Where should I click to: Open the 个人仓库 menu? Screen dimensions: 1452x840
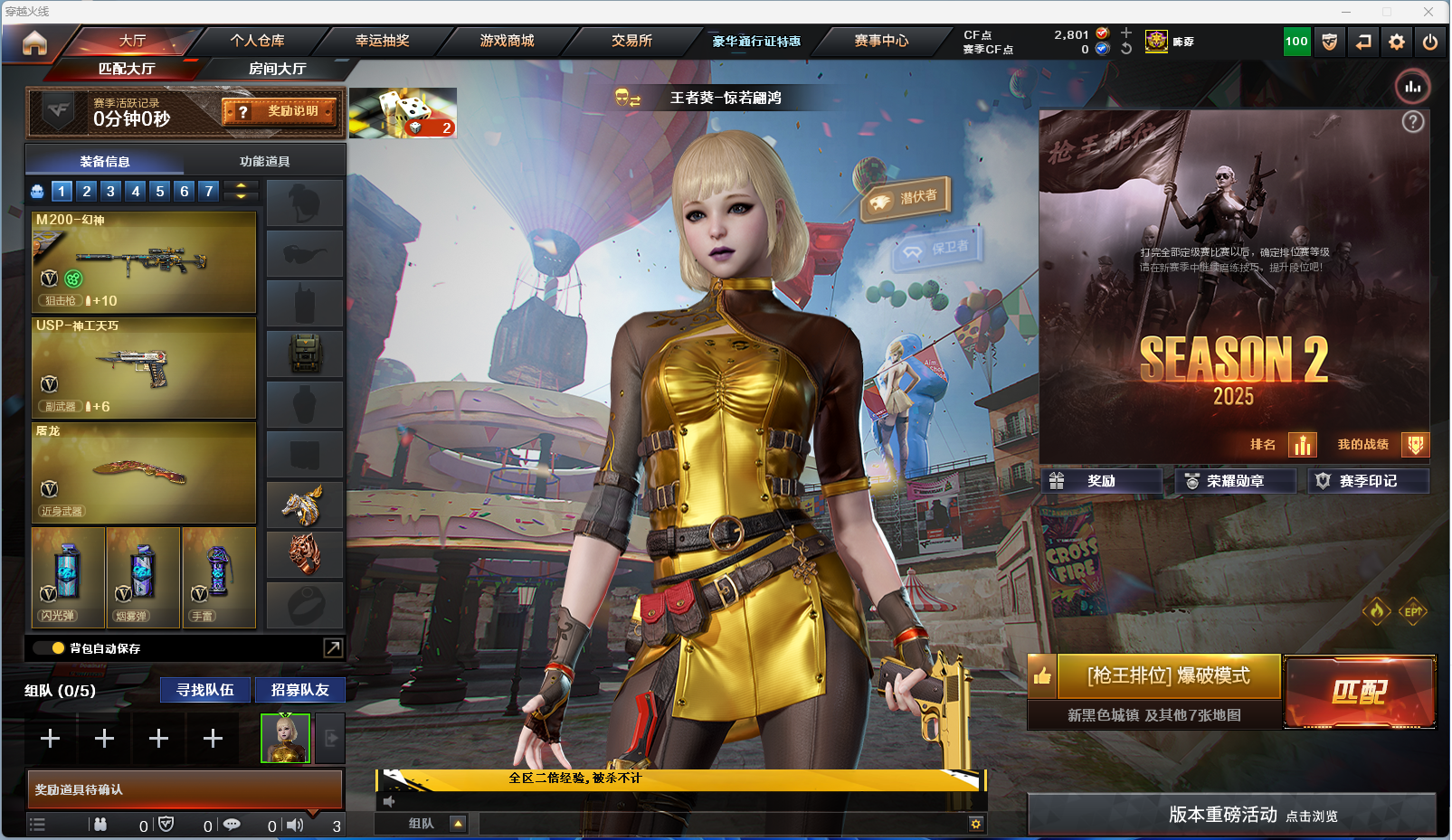[257, 41]
